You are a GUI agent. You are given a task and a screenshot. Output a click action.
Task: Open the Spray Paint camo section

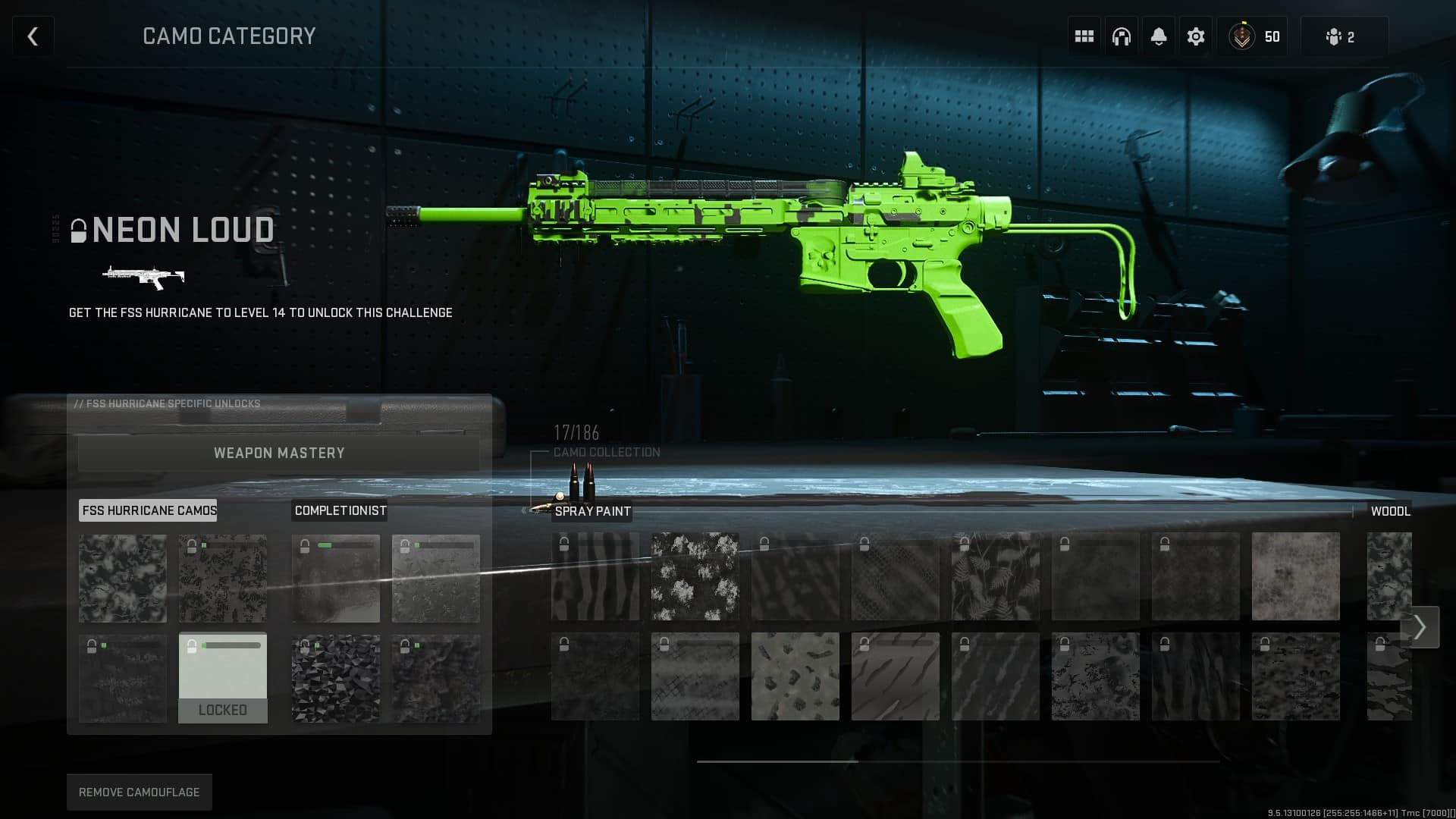592,511
